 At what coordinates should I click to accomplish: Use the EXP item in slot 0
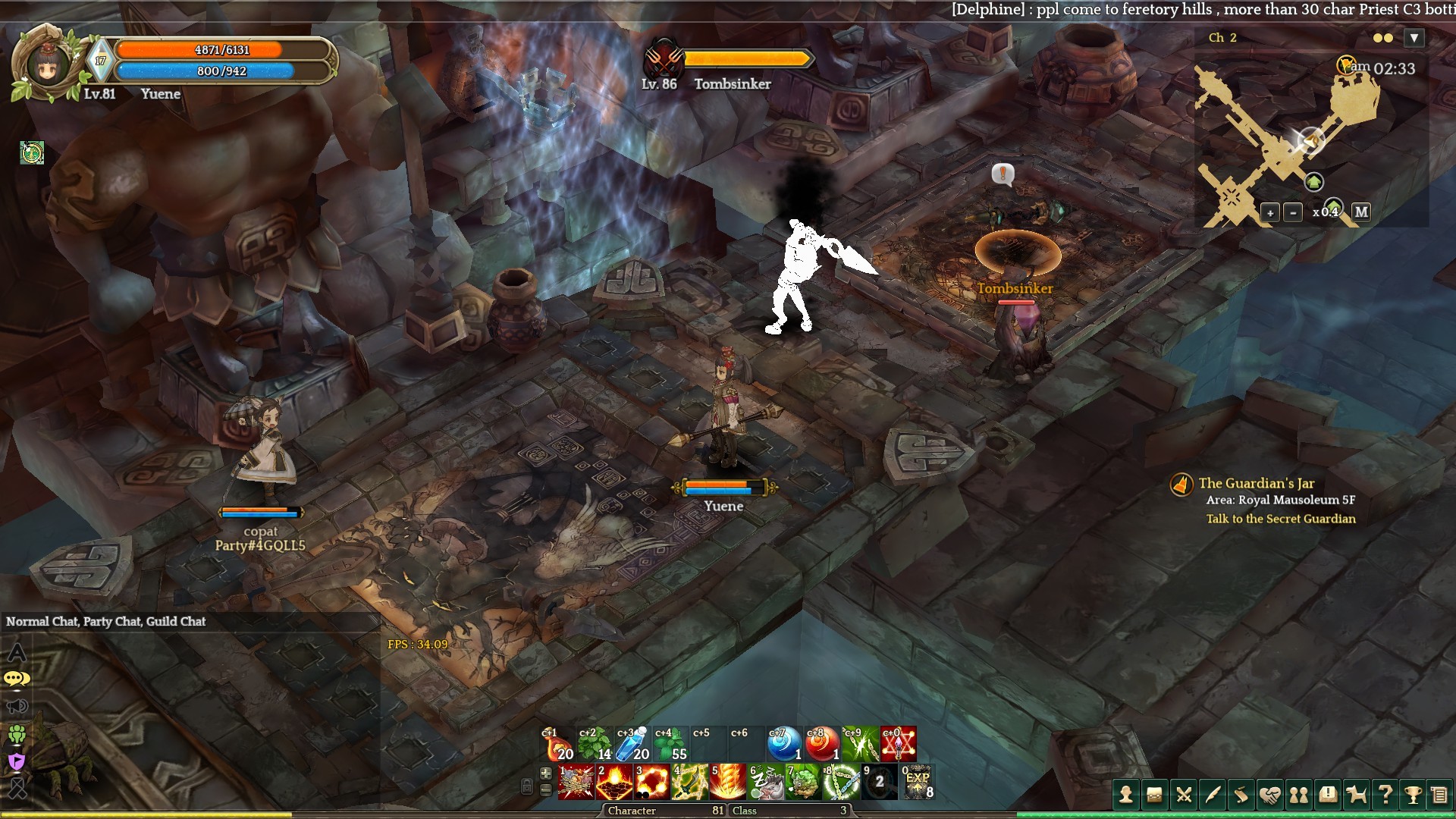coord(918,783)
